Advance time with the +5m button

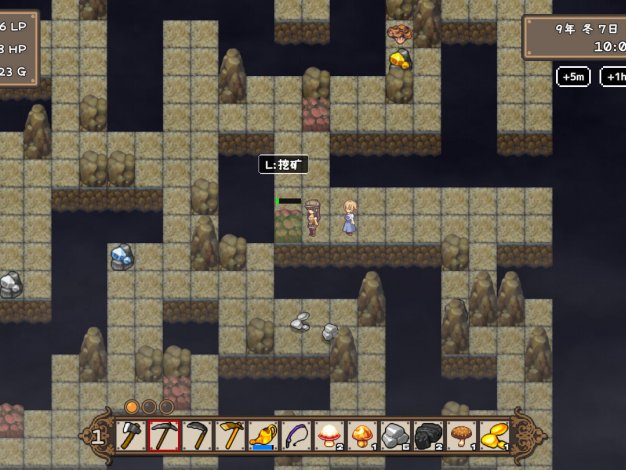tap(573, 77)
